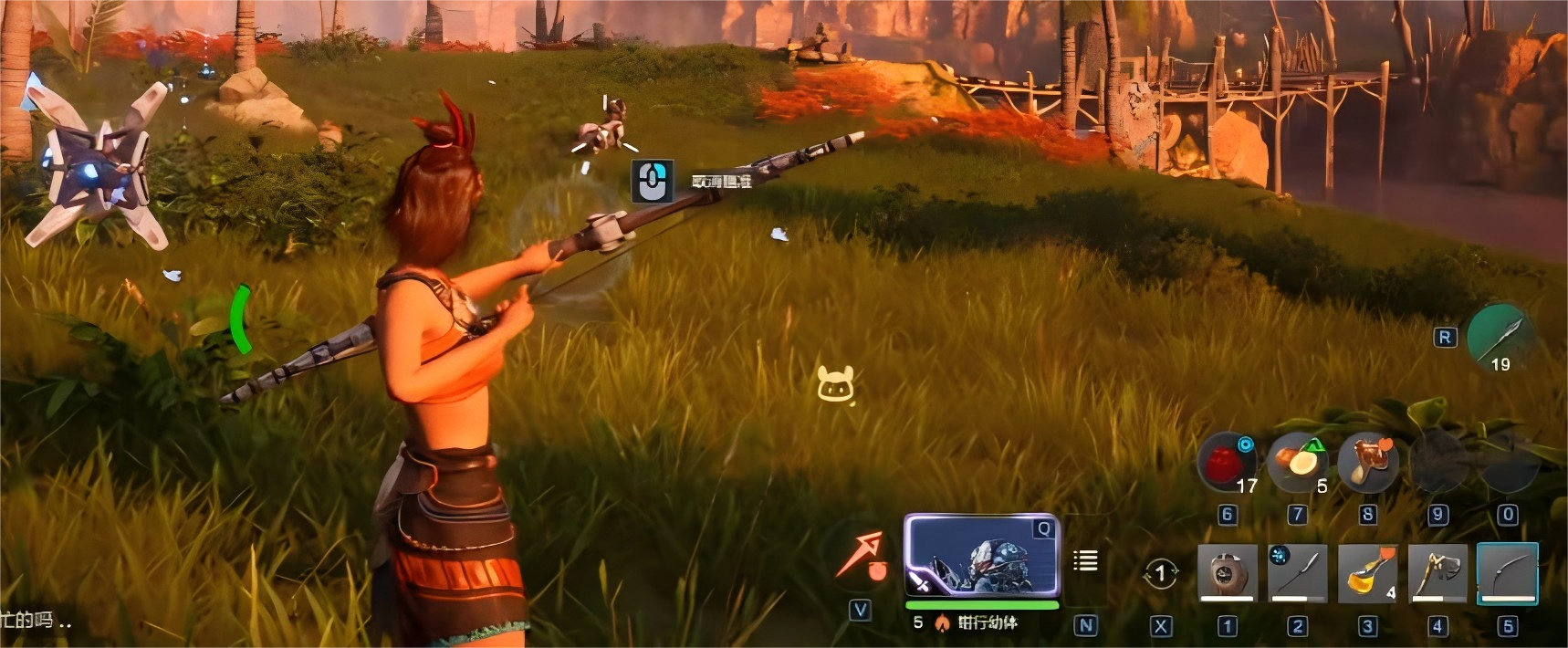Consume the roasted meat leg item
Screen dimensions: 1568x648
(x=1367, y=462)
